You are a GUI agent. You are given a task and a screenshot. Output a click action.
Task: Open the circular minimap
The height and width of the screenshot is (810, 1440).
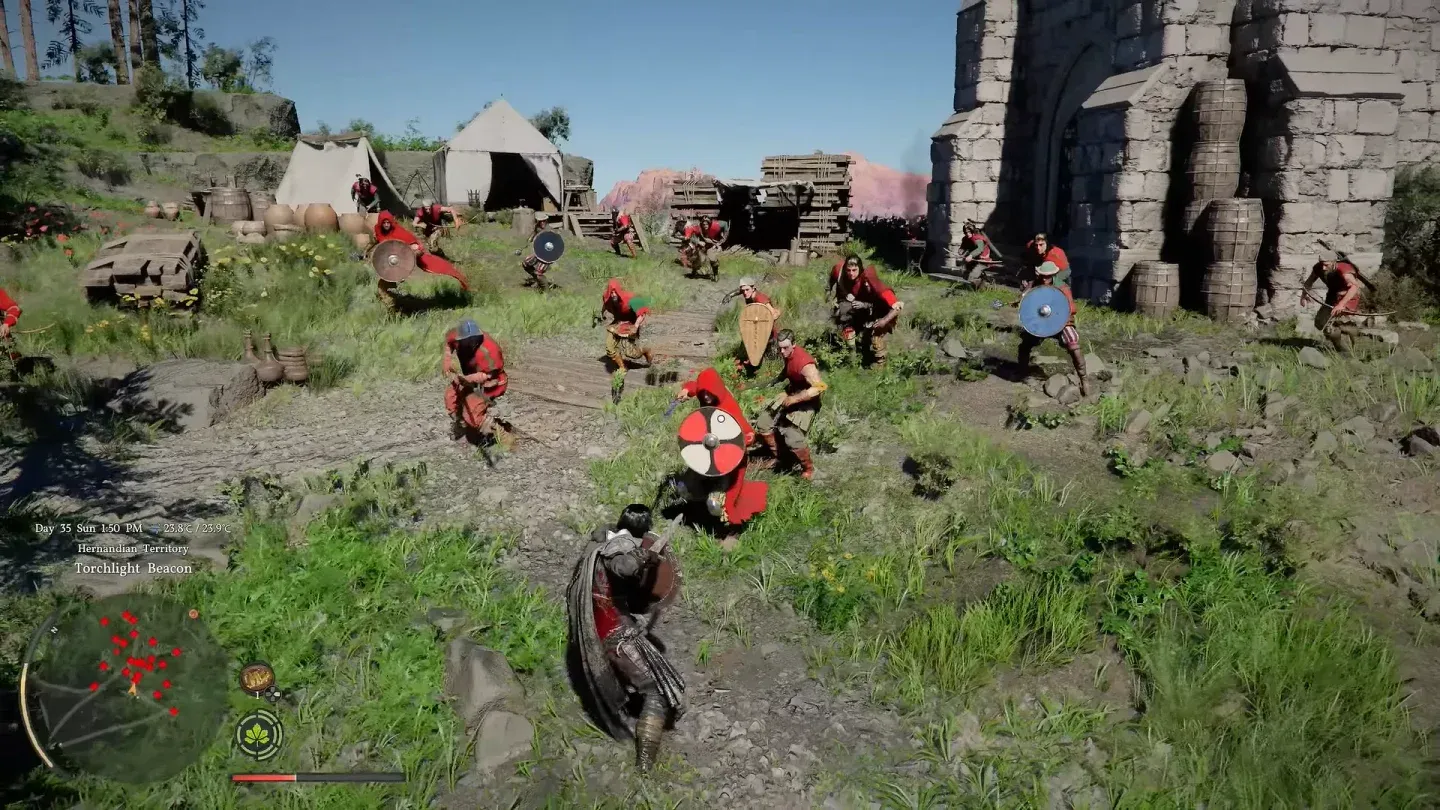[x=126, y=688]
